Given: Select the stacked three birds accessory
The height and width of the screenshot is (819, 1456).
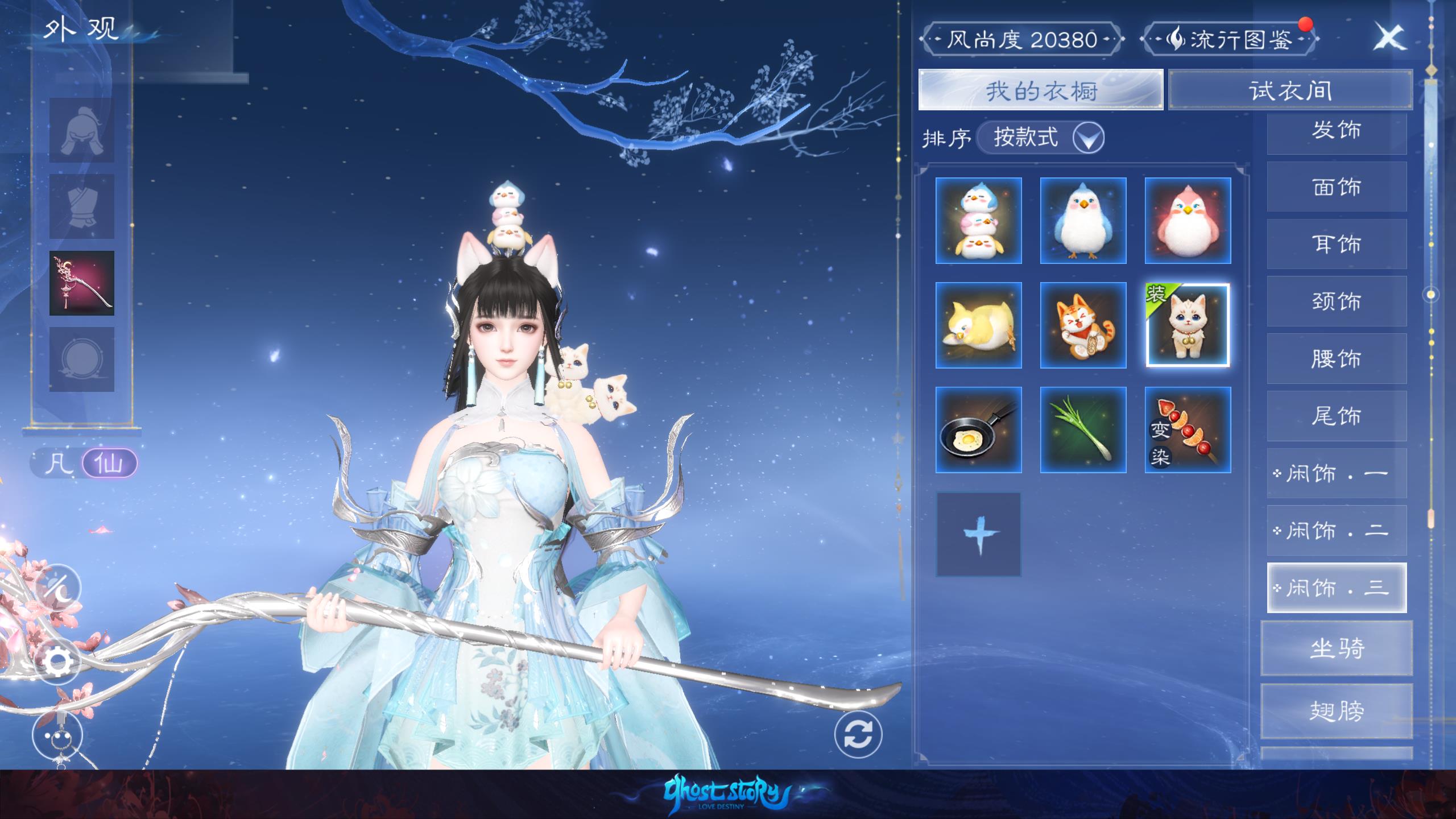Looking at the screenshot, I should pyautogui.click(x=978, y=221).
